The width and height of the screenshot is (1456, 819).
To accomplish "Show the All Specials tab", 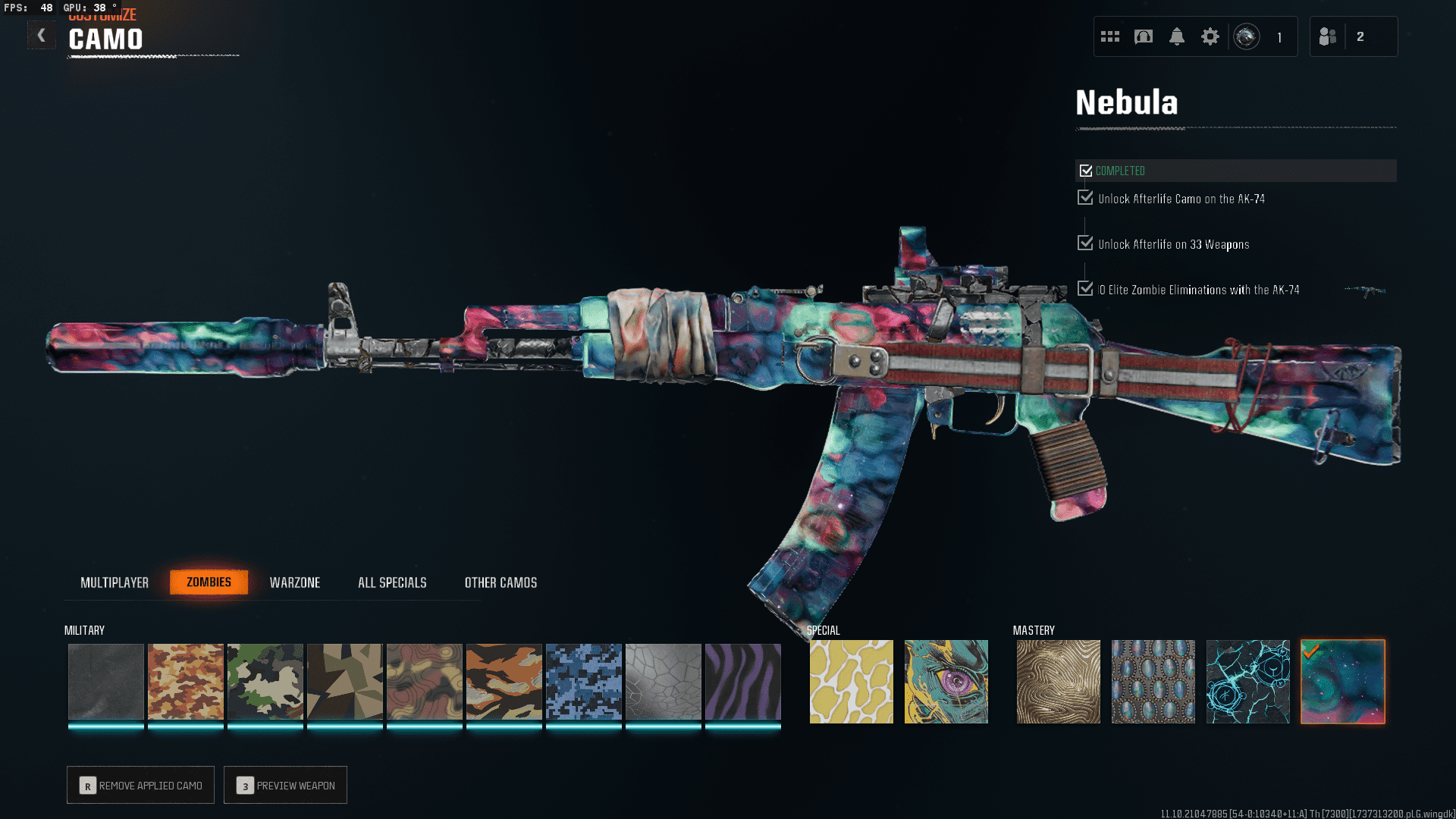I will [392, 582].
